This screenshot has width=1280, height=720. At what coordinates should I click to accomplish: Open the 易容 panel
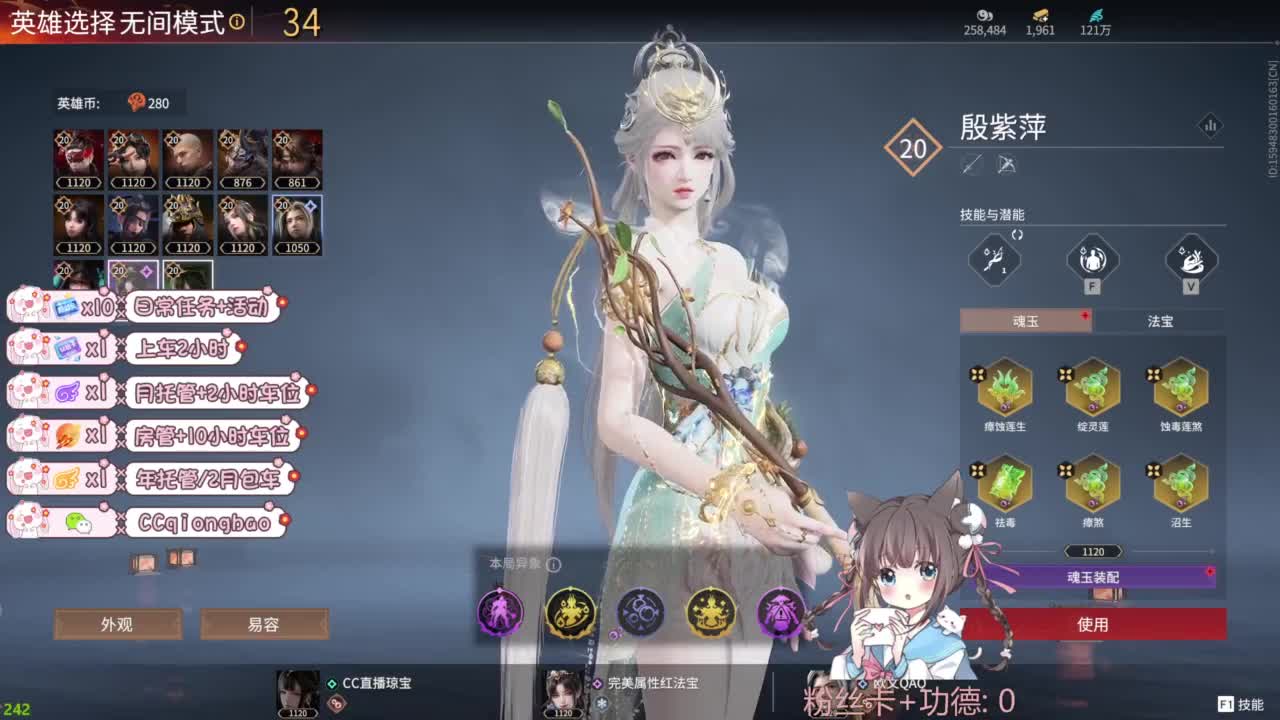[x=265, y=623]
